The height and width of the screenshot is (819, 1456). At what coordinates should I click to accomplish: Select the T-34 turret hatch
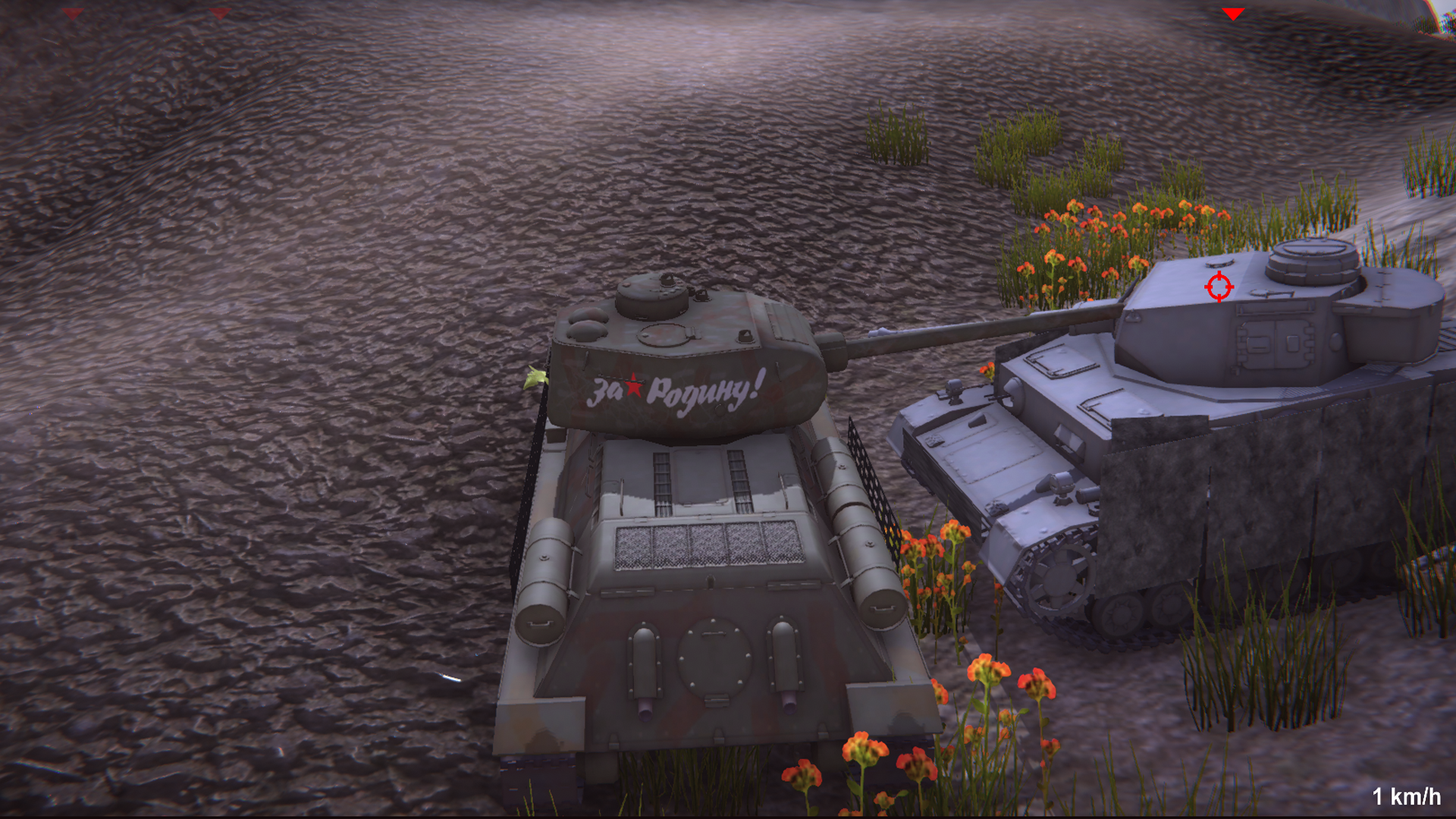[665, 334]
